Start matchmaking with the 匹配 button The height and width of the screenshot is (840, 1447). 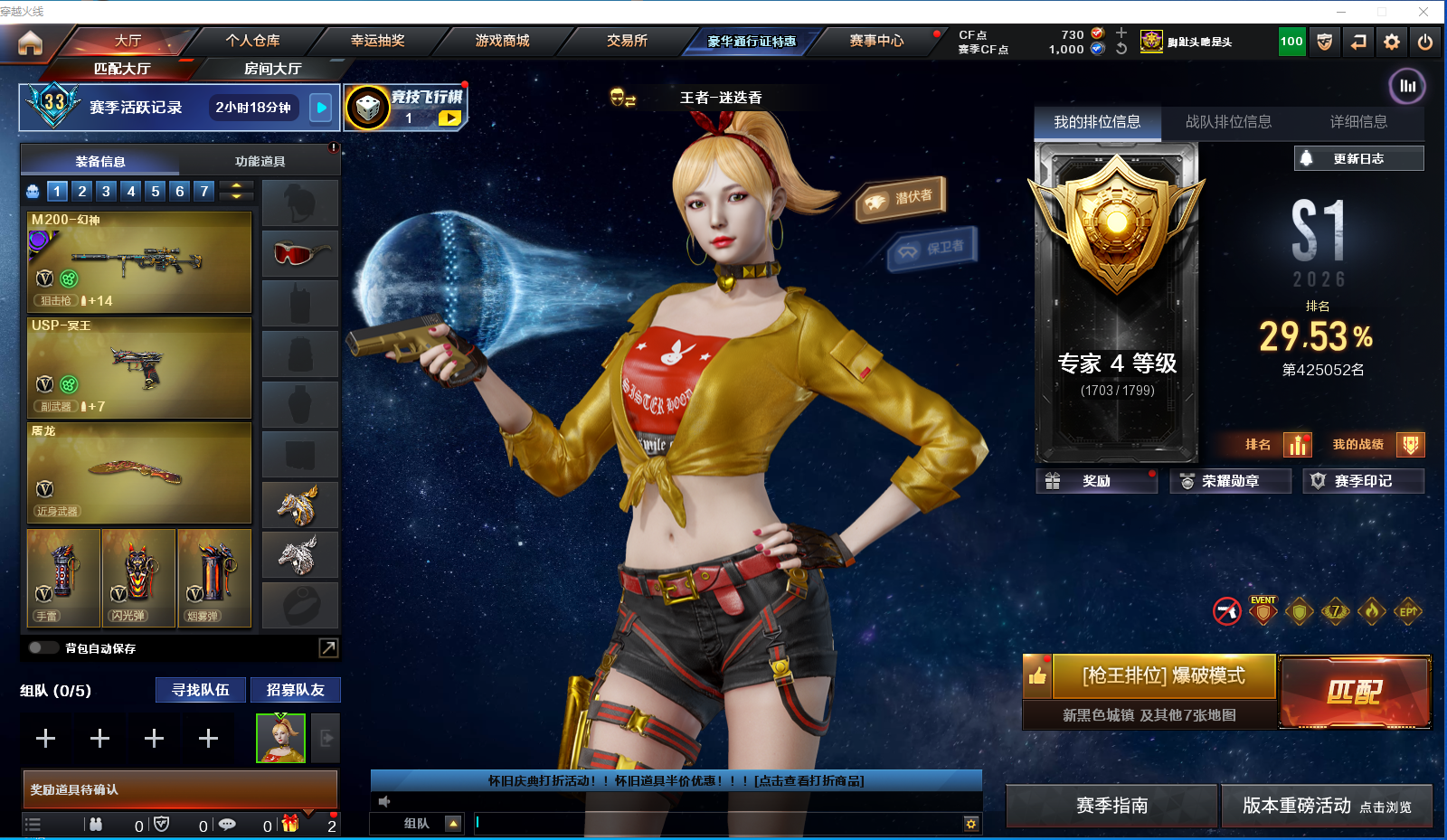click(x=1354, y=692)
